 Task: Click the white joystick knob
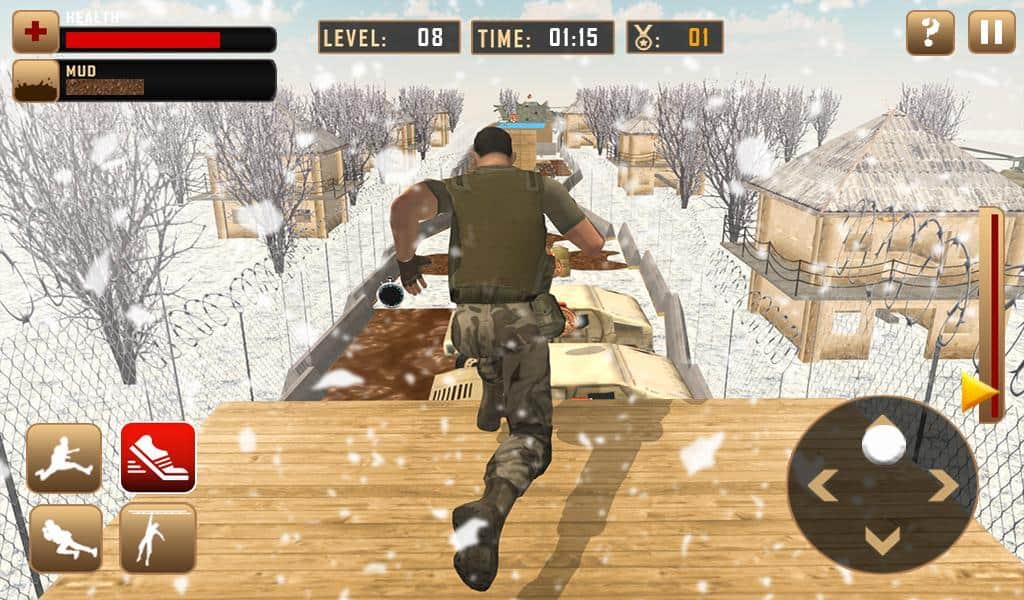pos(883,443)
